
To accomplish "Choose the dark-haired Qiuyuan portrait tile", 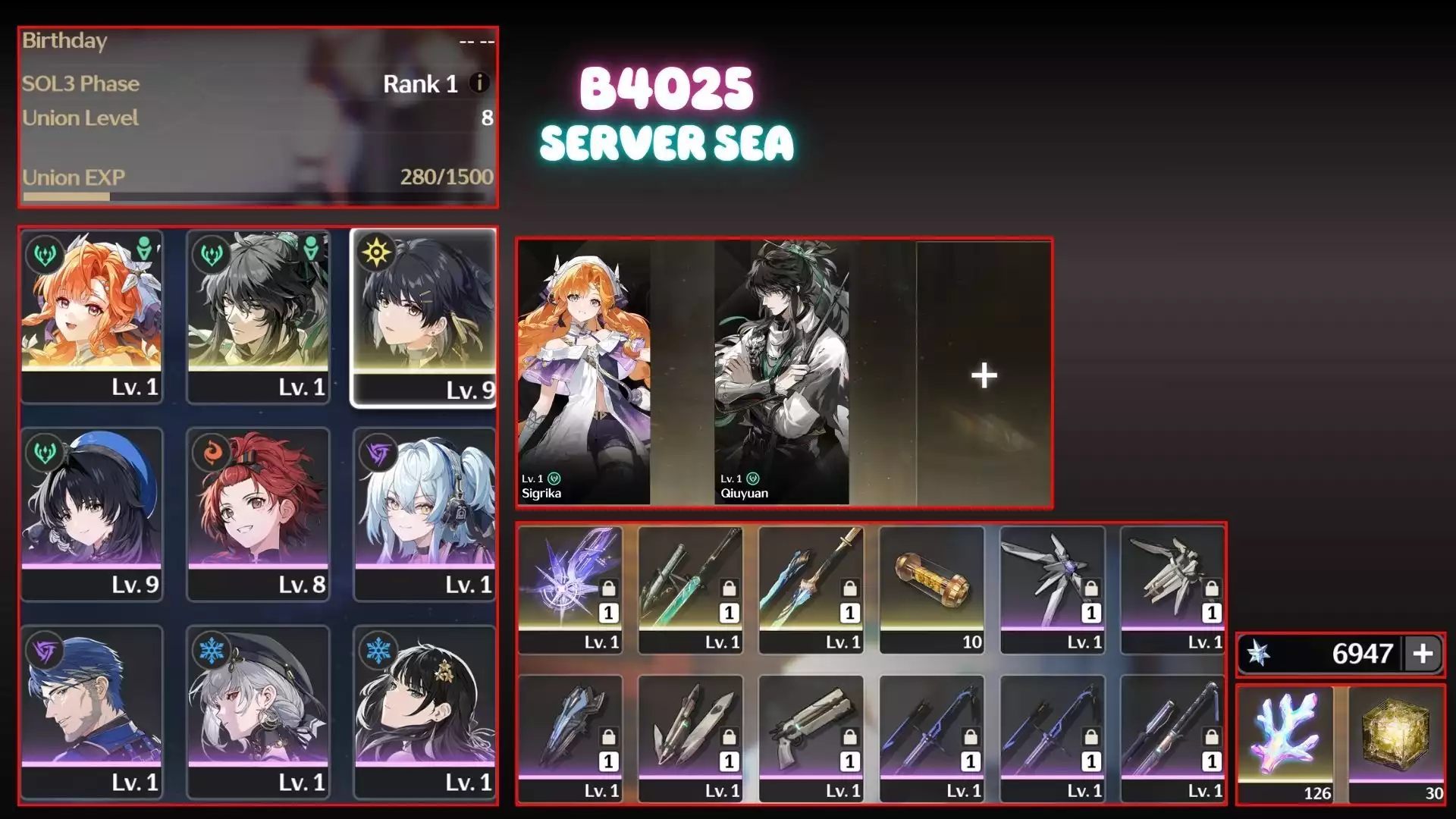I will [258, 316].
